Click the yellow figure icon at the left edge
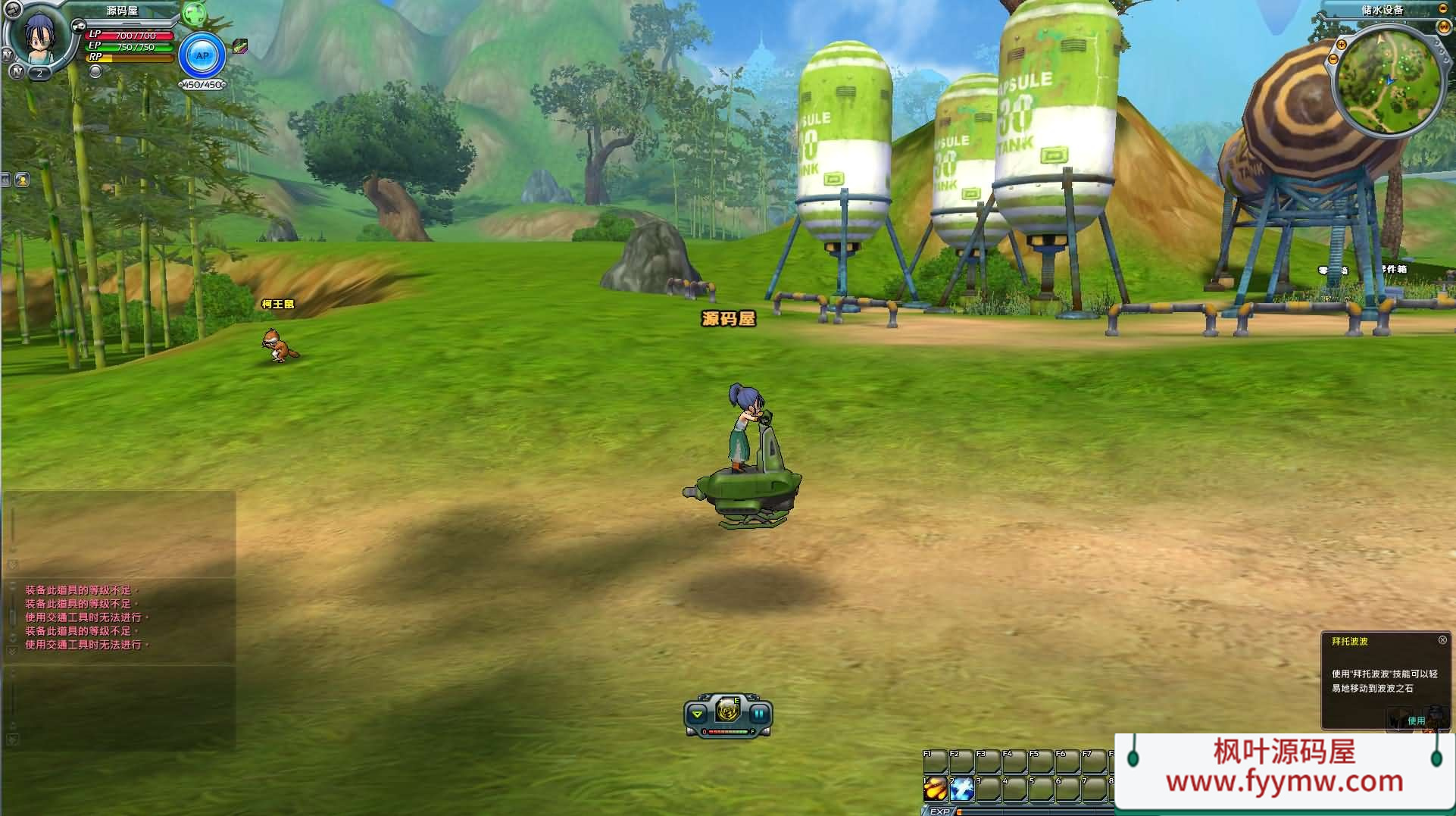Image resolution: width=1456 pixels, height=816 pixels. tap(22, 180)
